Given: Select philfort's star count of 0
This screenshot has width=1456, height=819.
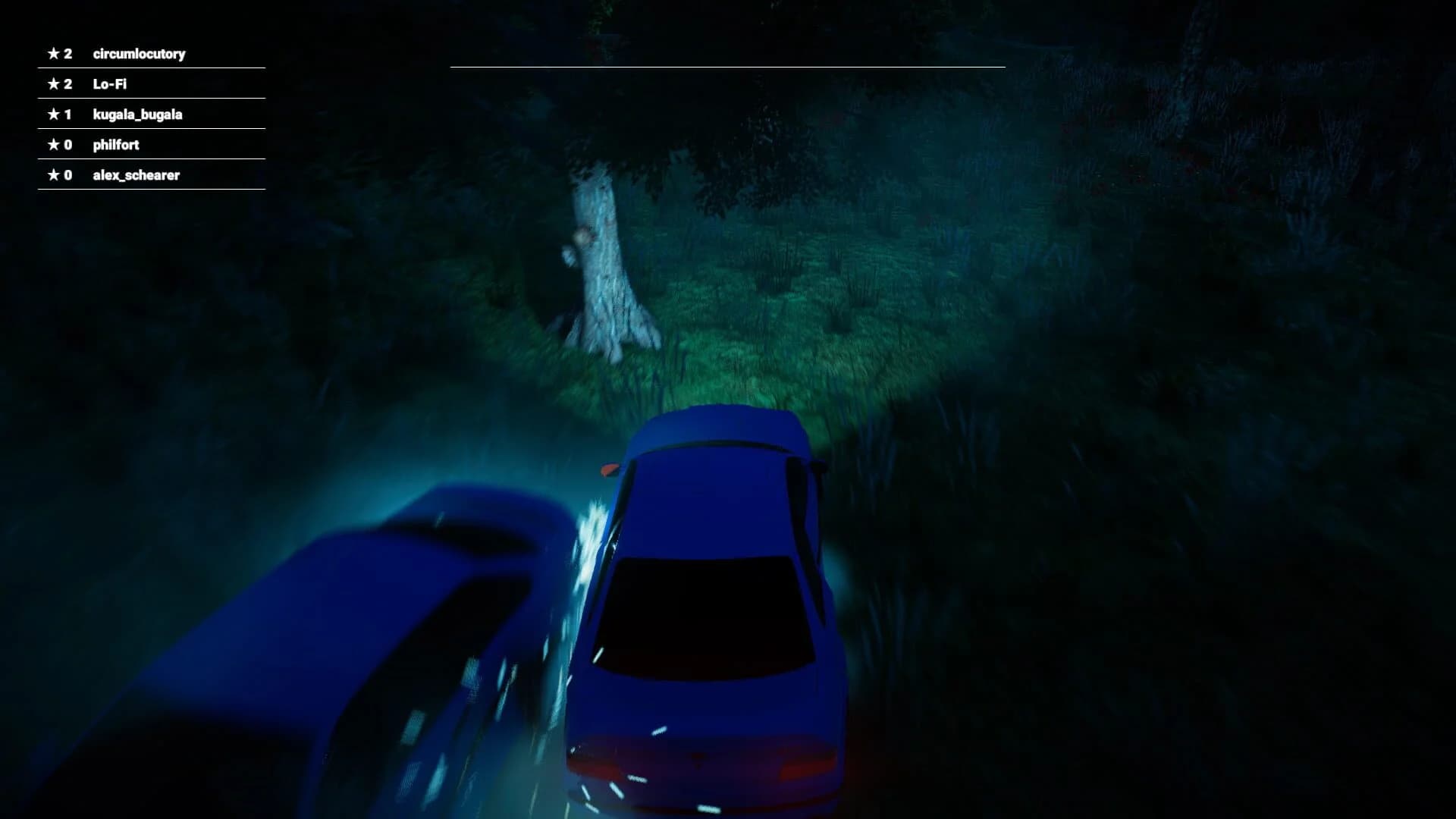Looking at the screenshot, I should click(x=69, y=145).
